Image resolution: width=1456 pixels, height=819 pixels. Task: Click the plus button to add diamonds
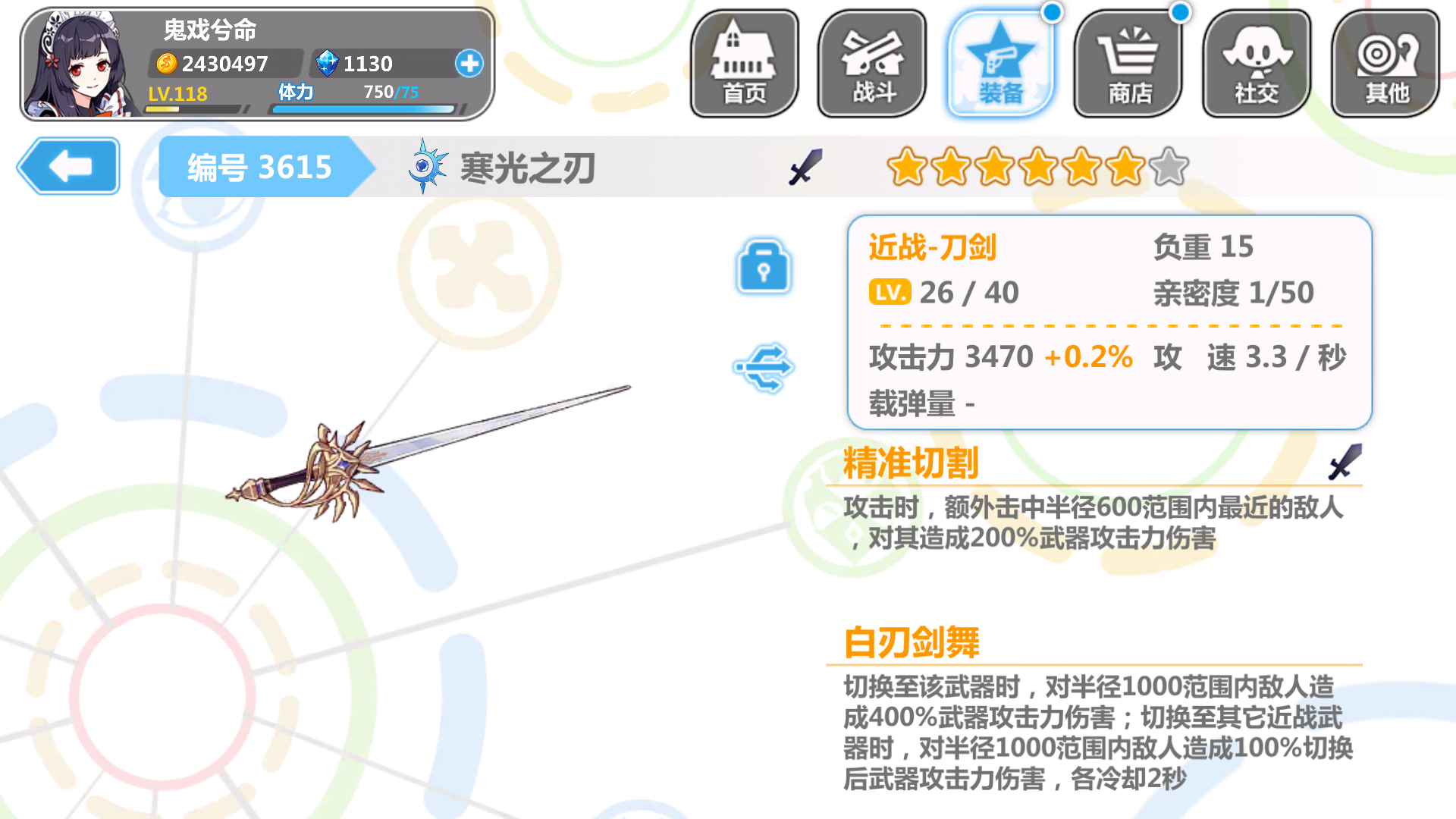pyautogui.click(x=469, y=64)
